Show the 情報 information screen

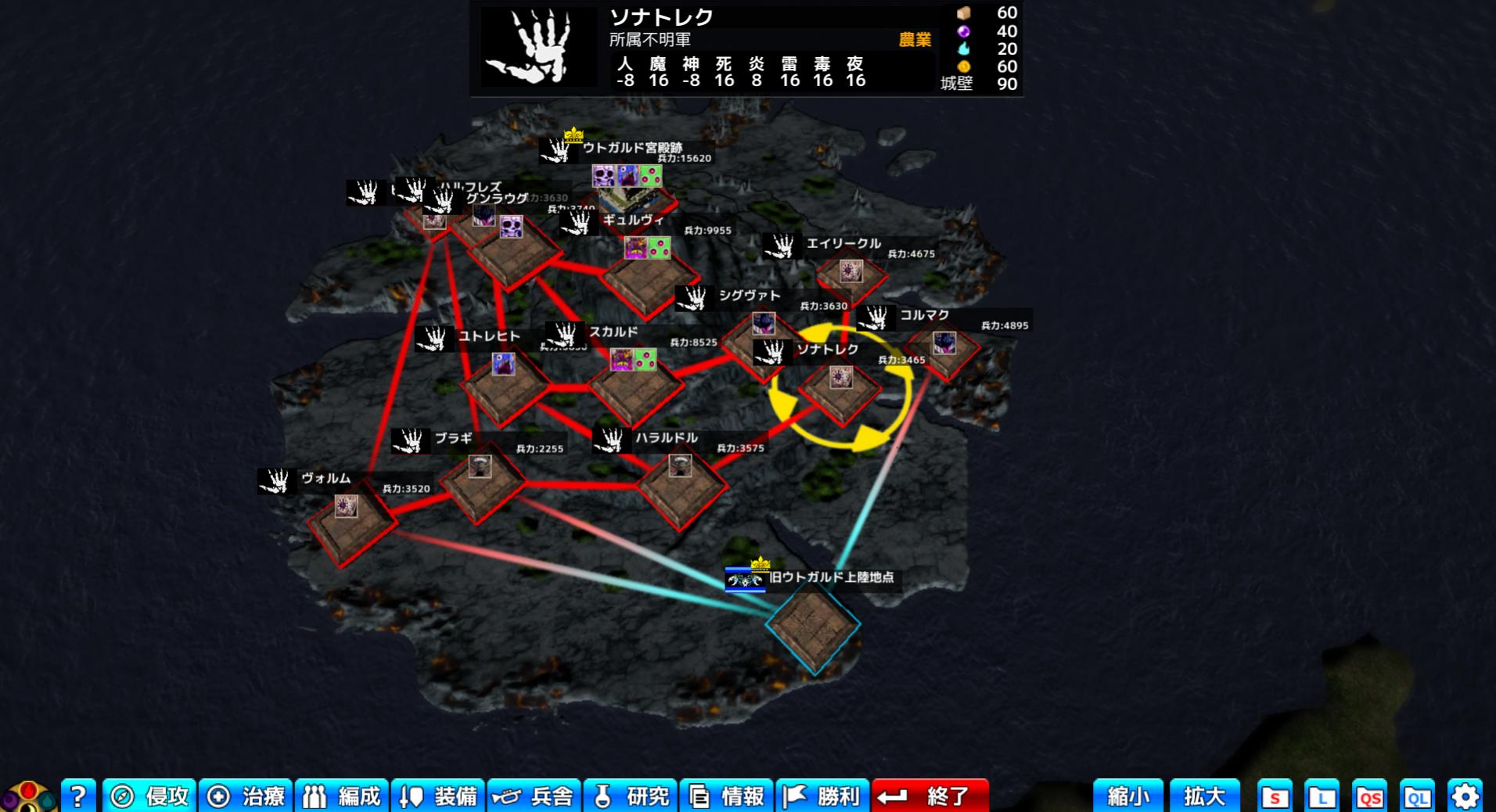pyautogui.click(x=727, y=796)
